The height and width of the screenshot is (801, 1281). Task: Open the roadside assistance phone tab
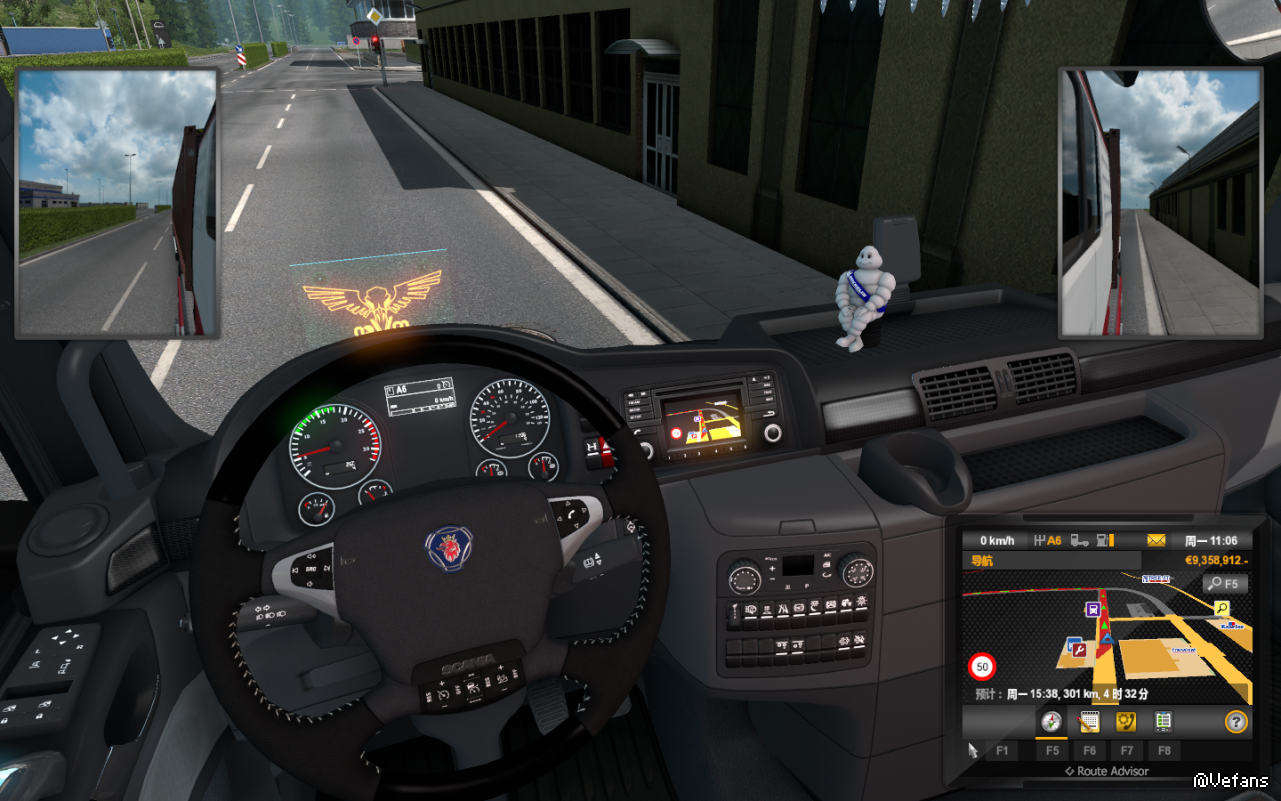(x=1125, y=721)
